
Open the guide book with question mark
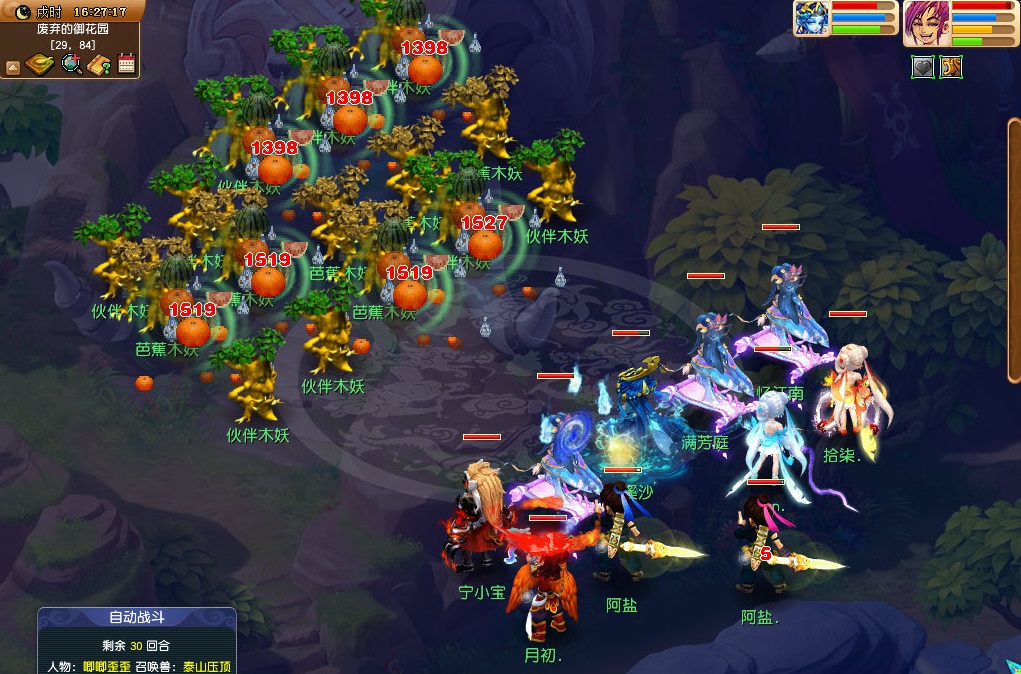tap(99, 66)
